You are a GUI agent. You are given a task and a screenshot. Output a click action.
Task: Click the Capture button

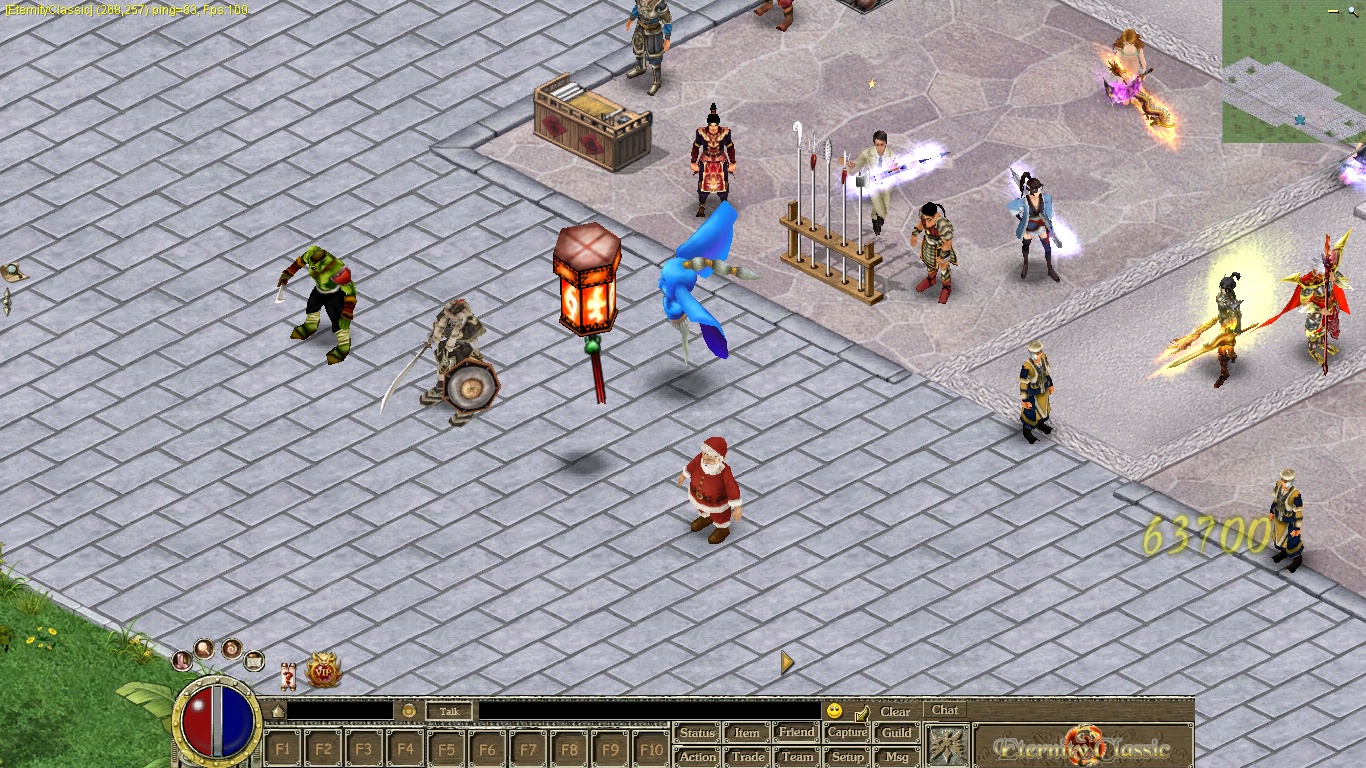pyautogui.click(x=847, y=733)
